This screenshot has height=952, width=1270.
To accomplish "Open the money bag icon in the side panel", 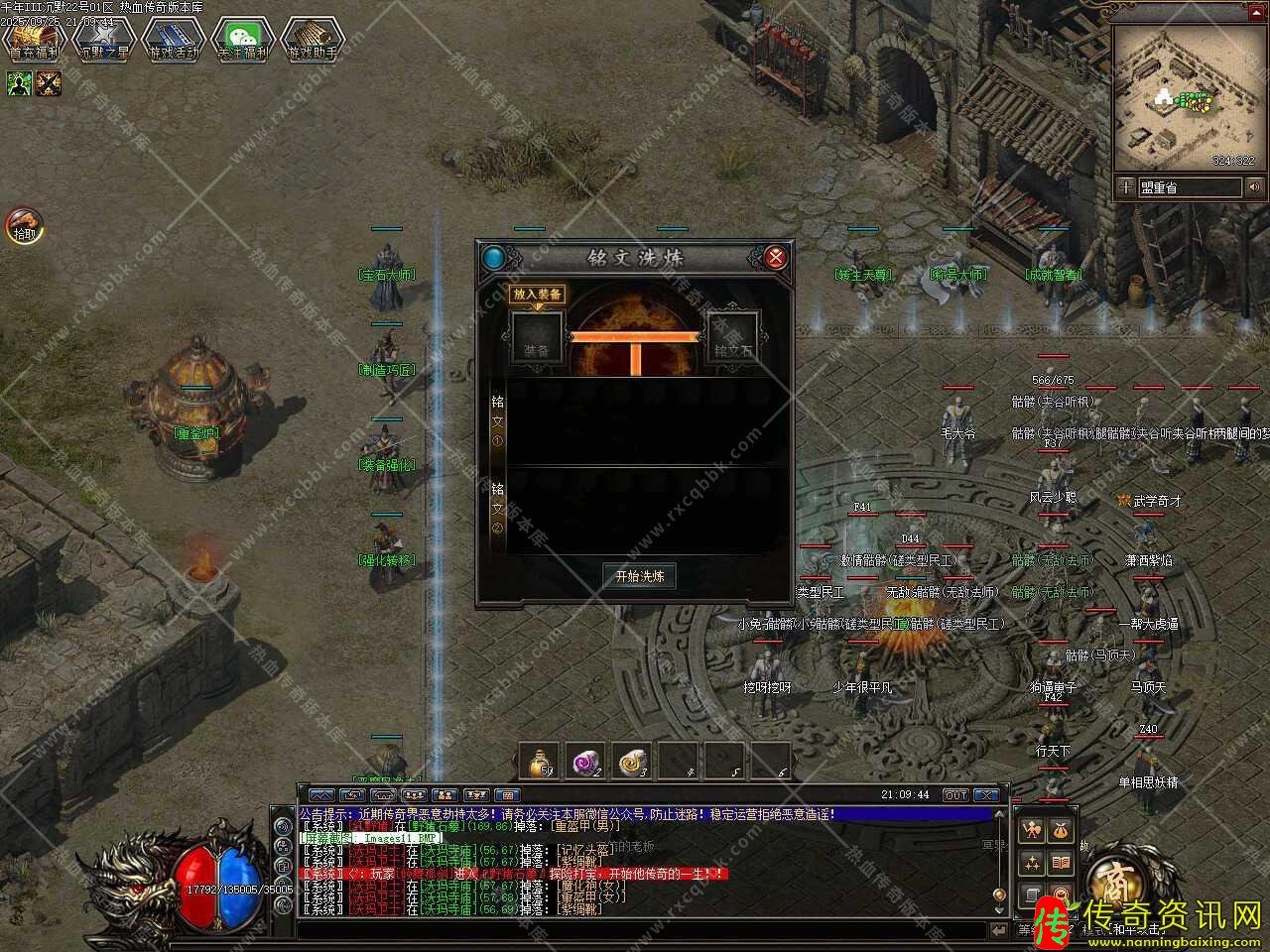I will [1061, 830].
